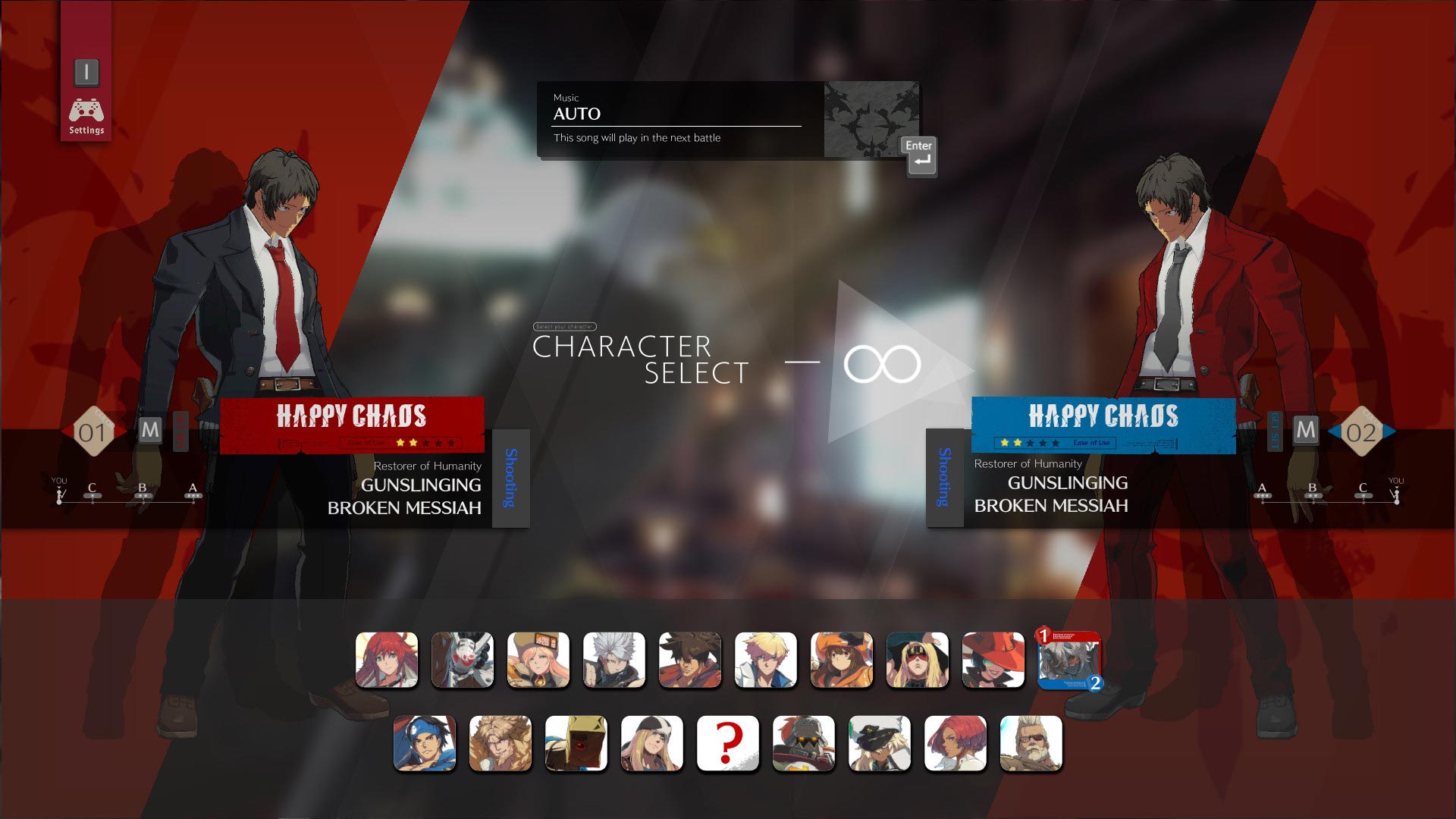Screen dimensions: 1456x819
Task: Select Axl Low's portrait
Action: point(652,743)
